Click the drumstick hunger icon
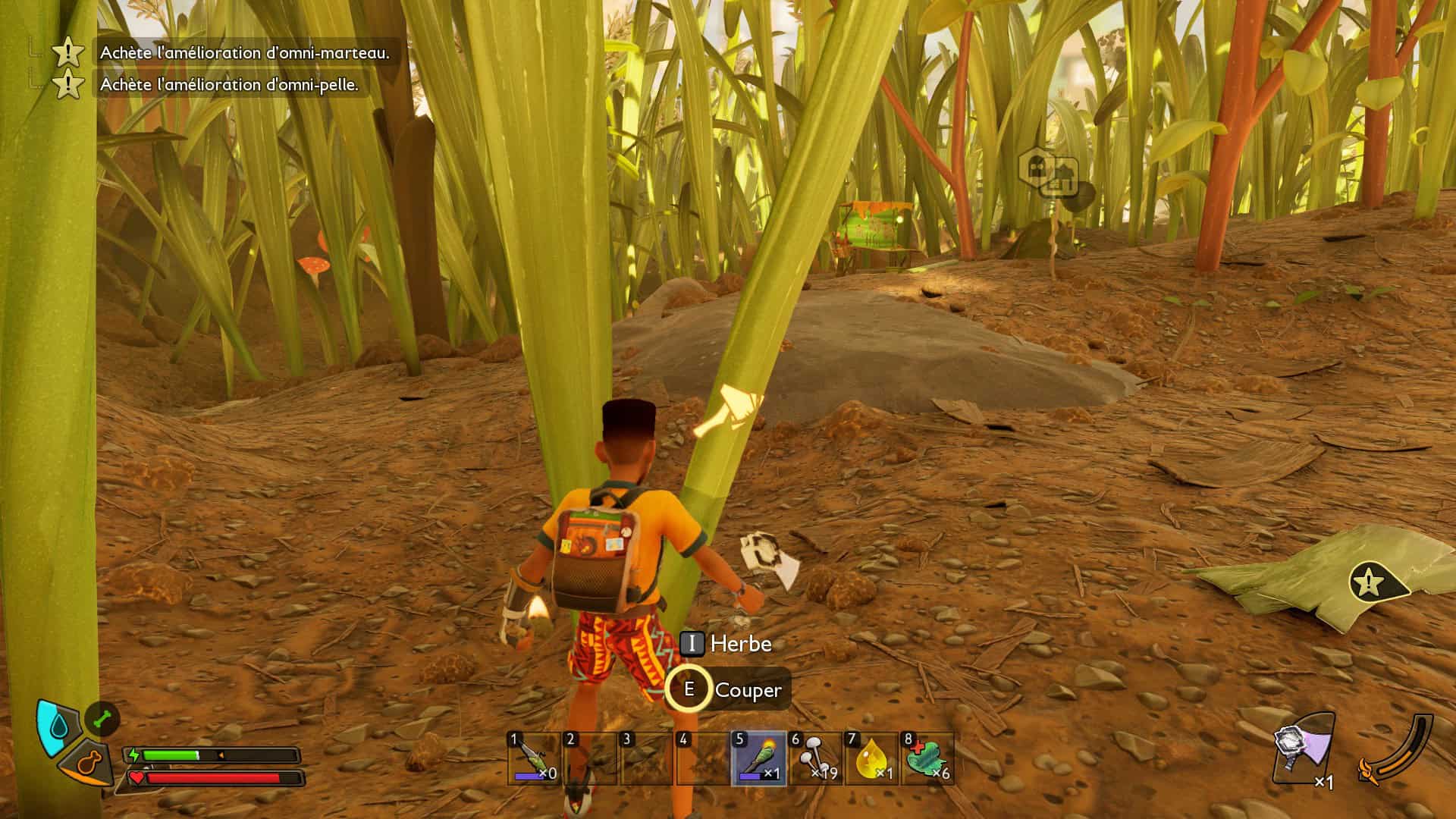The image size is (1456, 819). click(x=89, y=763)
